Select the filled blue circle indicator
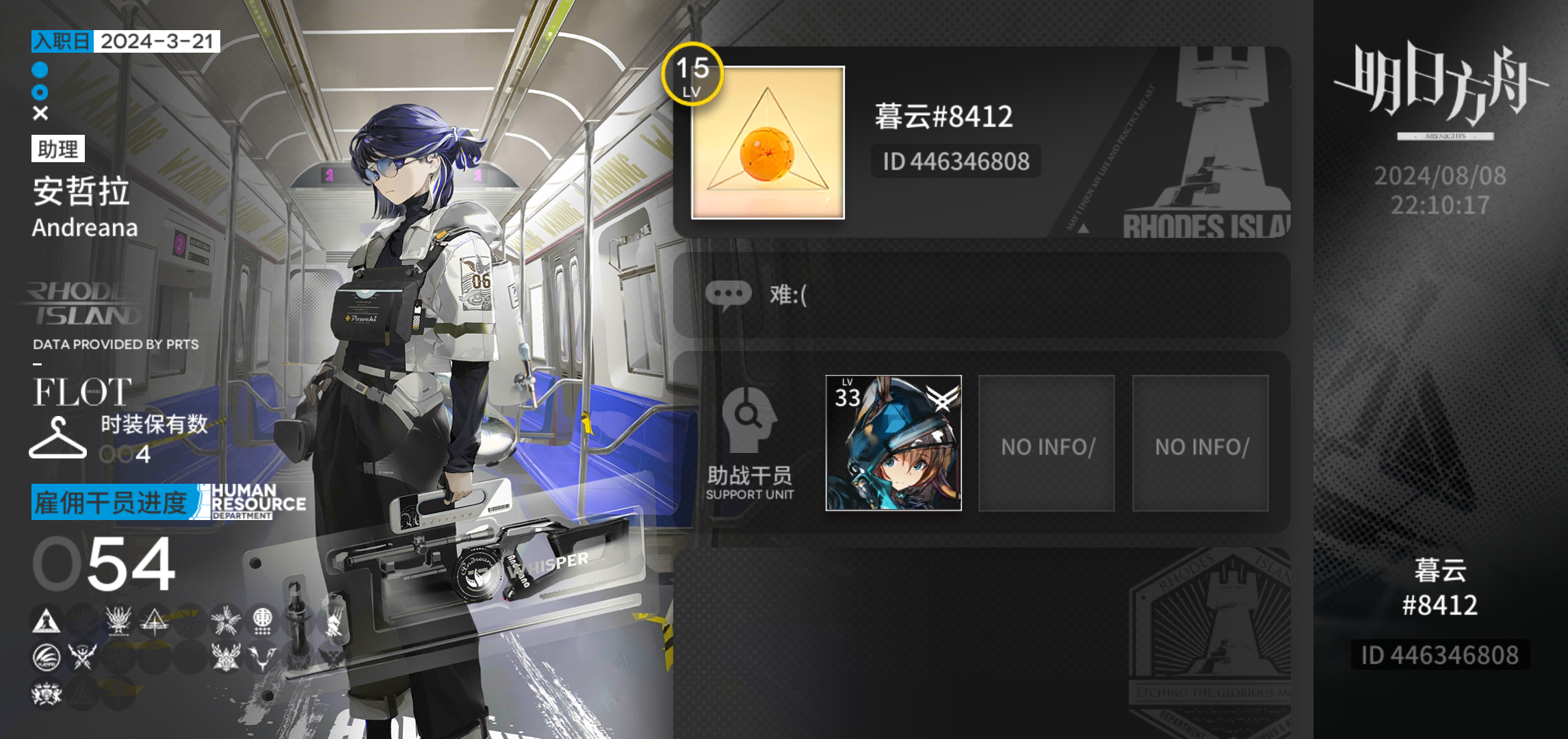The height and width of the screenshot is (739, 1568). point(40,69)
